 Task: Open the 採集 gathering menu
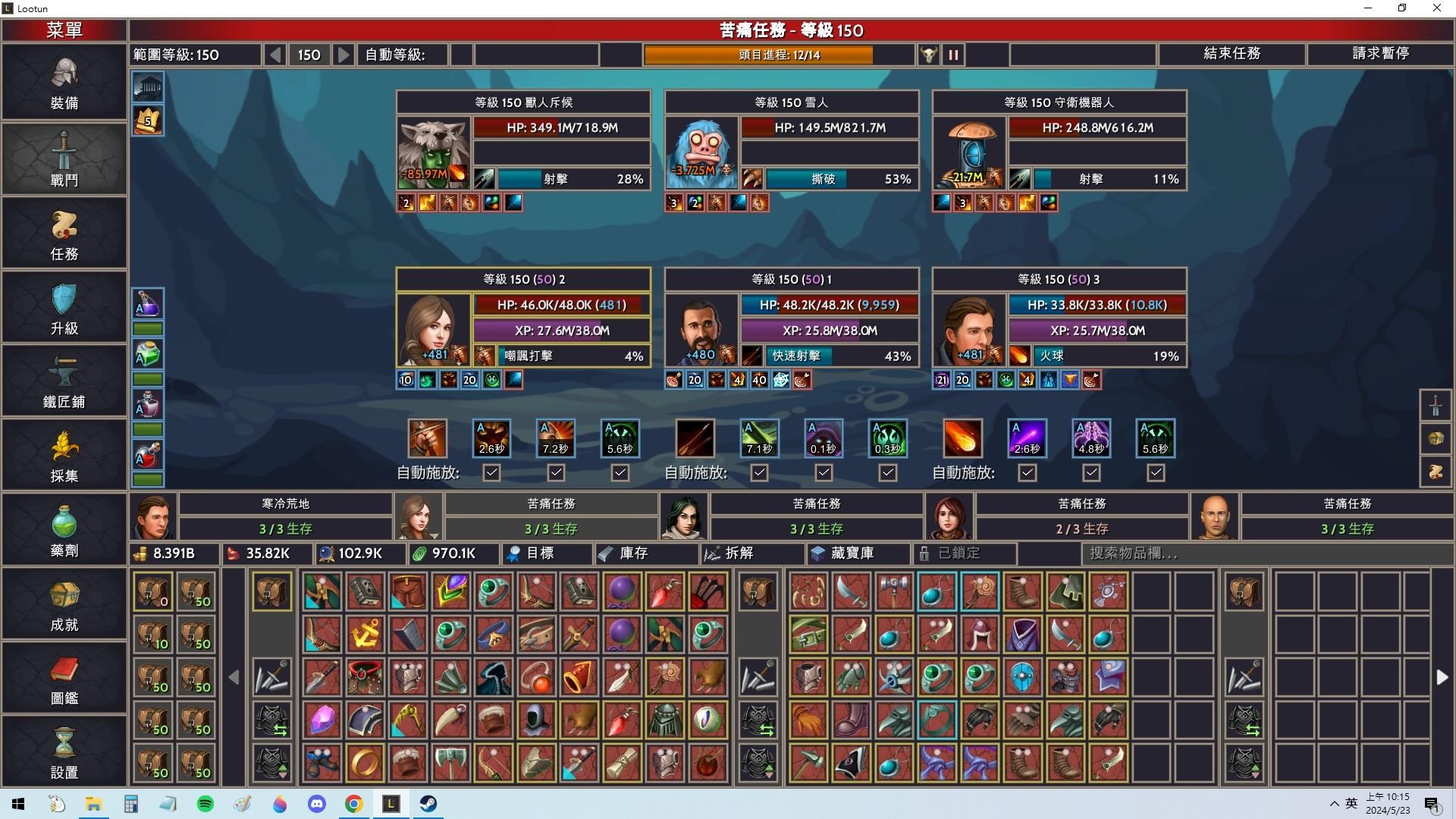[x=64, y=456]
